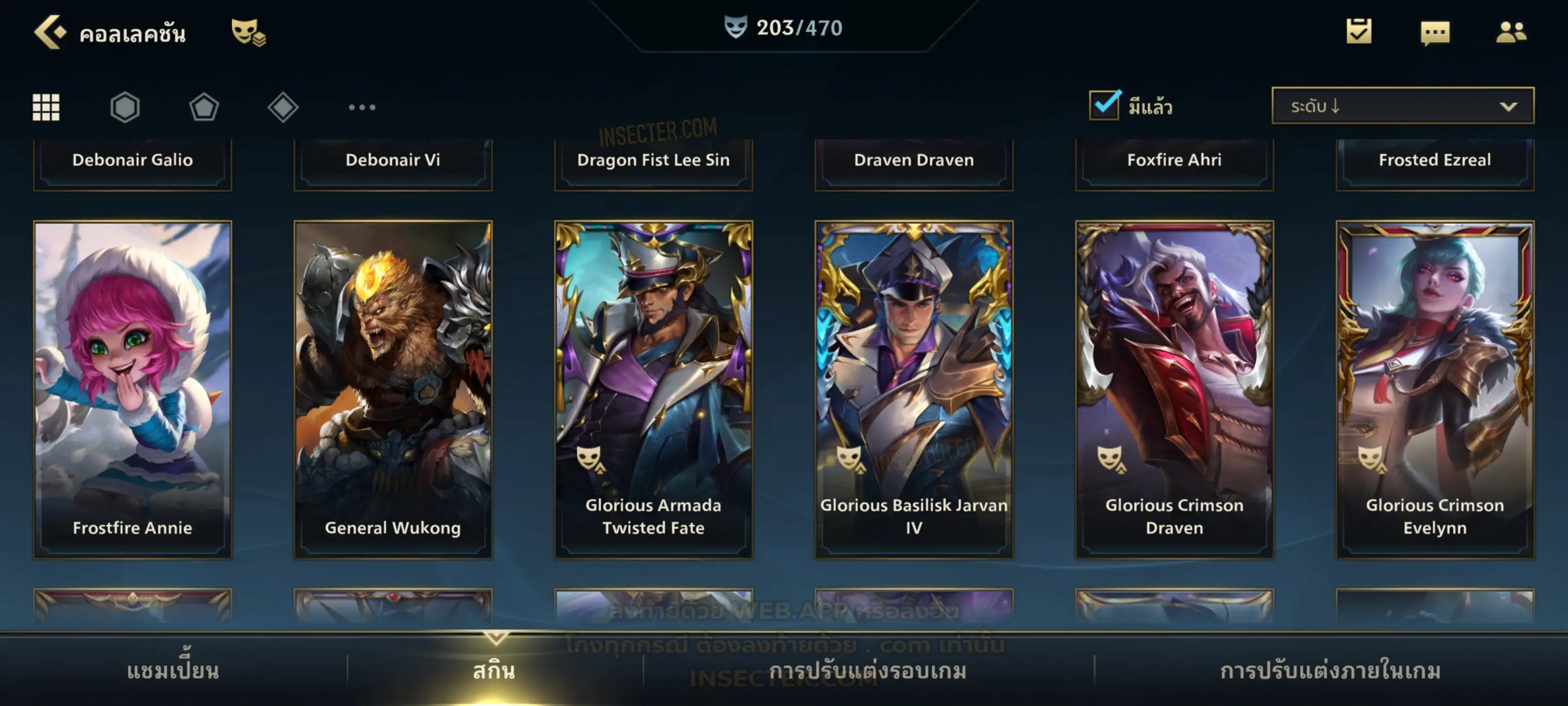The height and width of the screenshot is (706, 1568).
Task: View Glorious Basilisk Jarvan IV skin
Action: (914, 390)
